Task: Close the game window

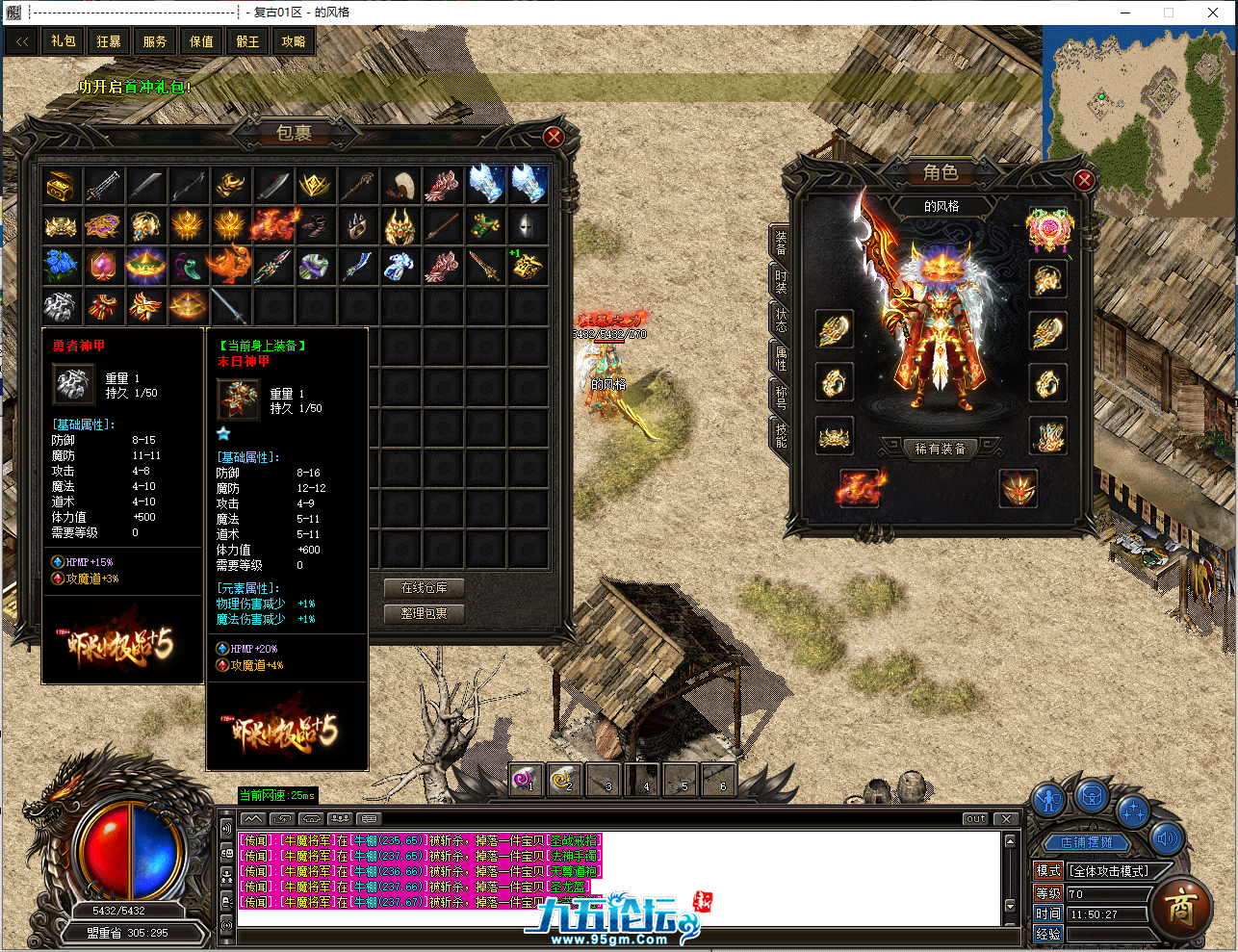Action: click(x=1213, y=13)
